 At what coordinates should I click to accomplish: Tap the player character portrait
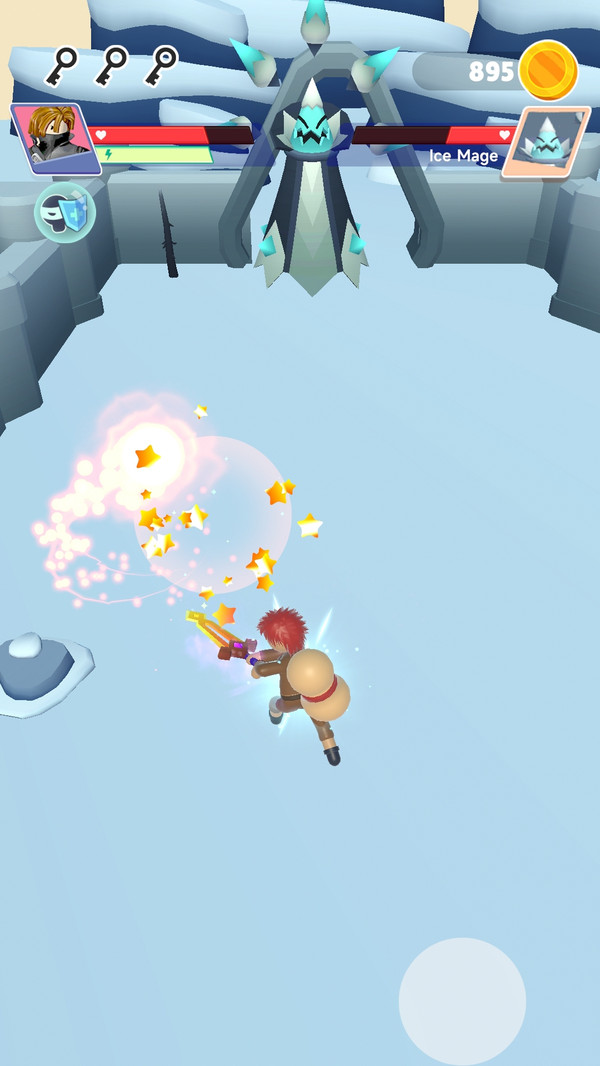pyautogui.click(x=55, y=138)
